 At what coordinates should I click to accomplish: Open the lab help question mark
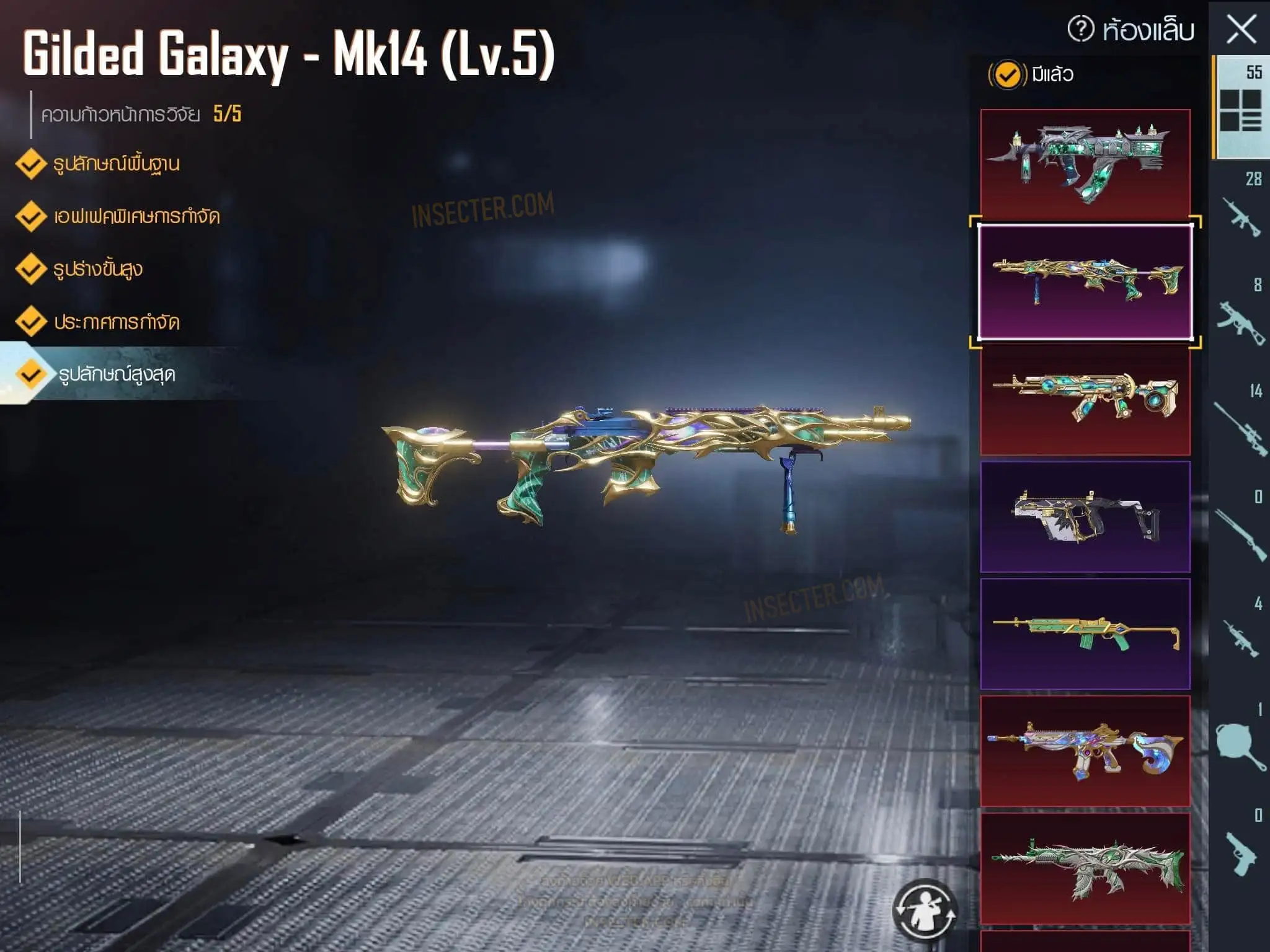(x=1080, y=29)
